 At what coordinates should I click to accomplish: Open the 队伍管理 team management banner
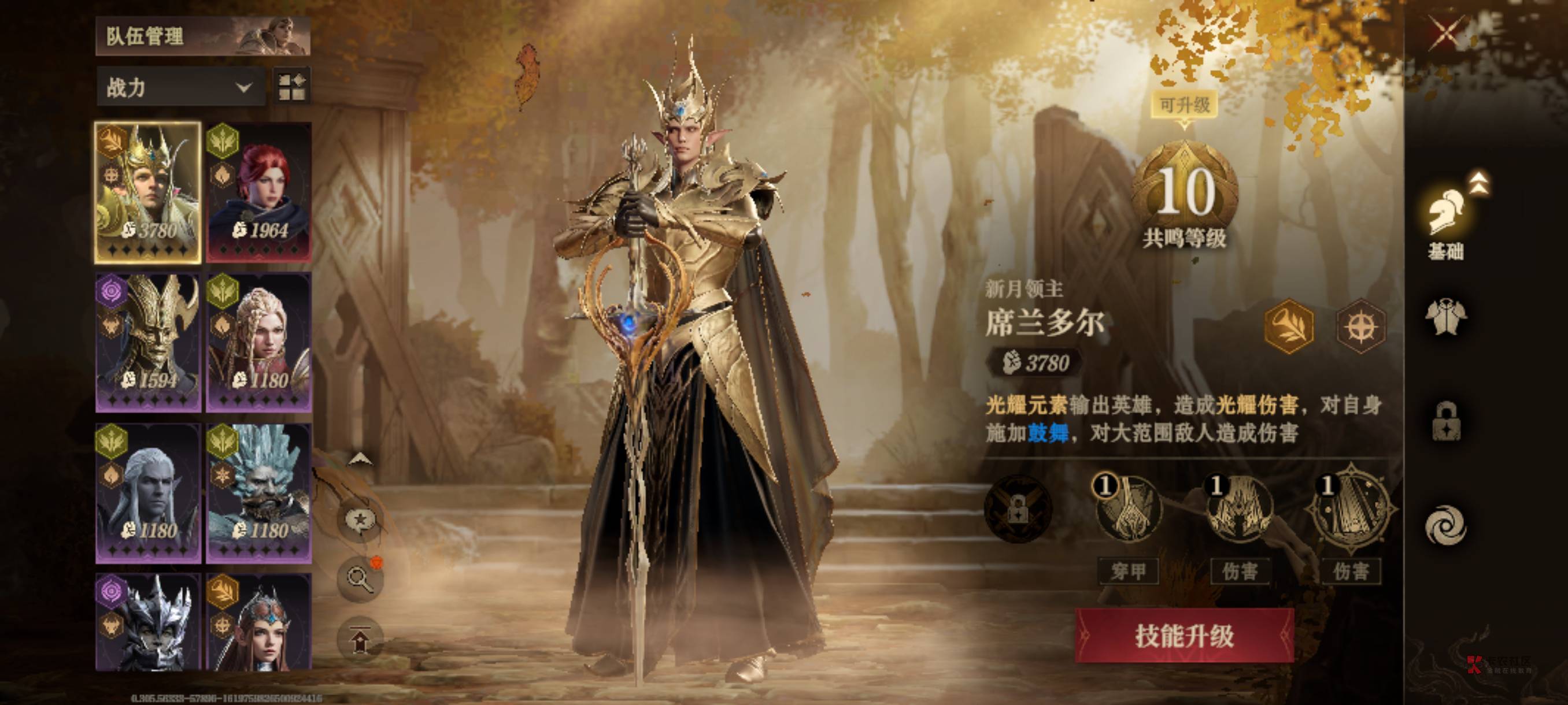pyautogui.click(x=203, y=36)
